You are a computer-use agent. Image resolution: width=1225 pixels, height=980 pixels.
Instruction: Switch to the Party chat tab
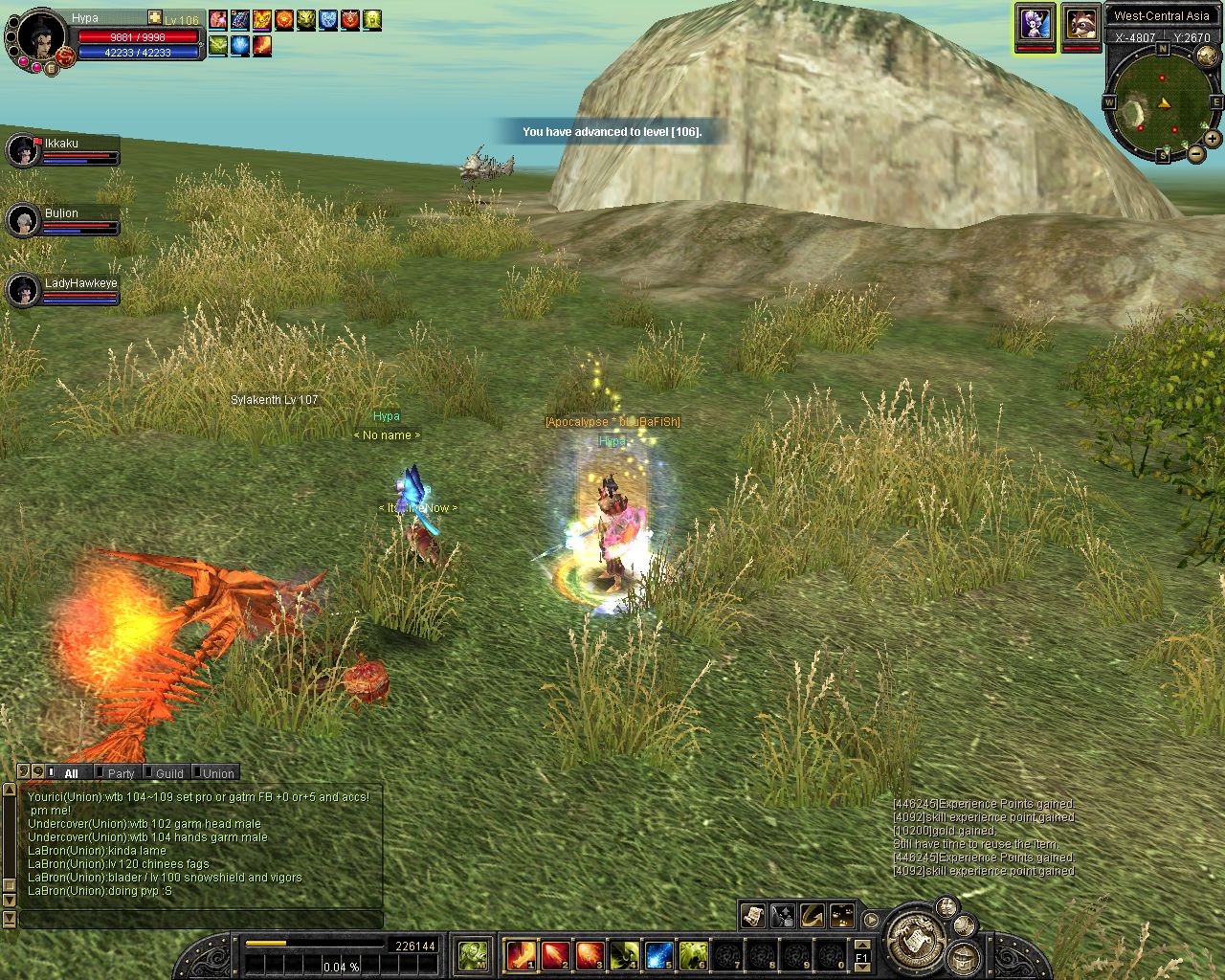point(121,773)
